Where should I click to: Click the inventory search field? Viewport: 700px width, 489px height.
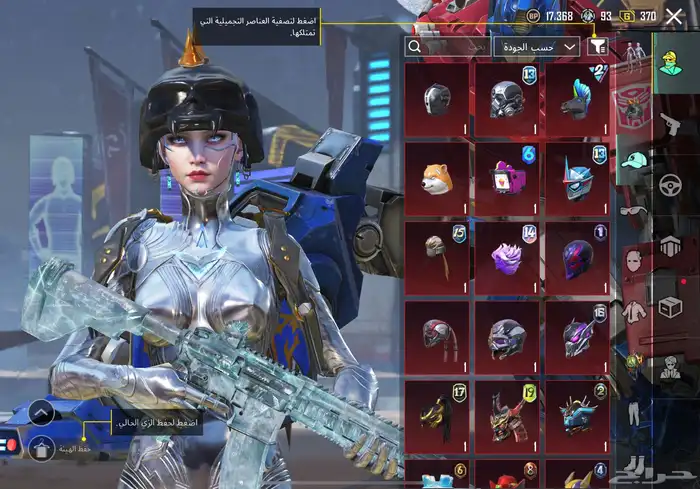tap(447, 46)
